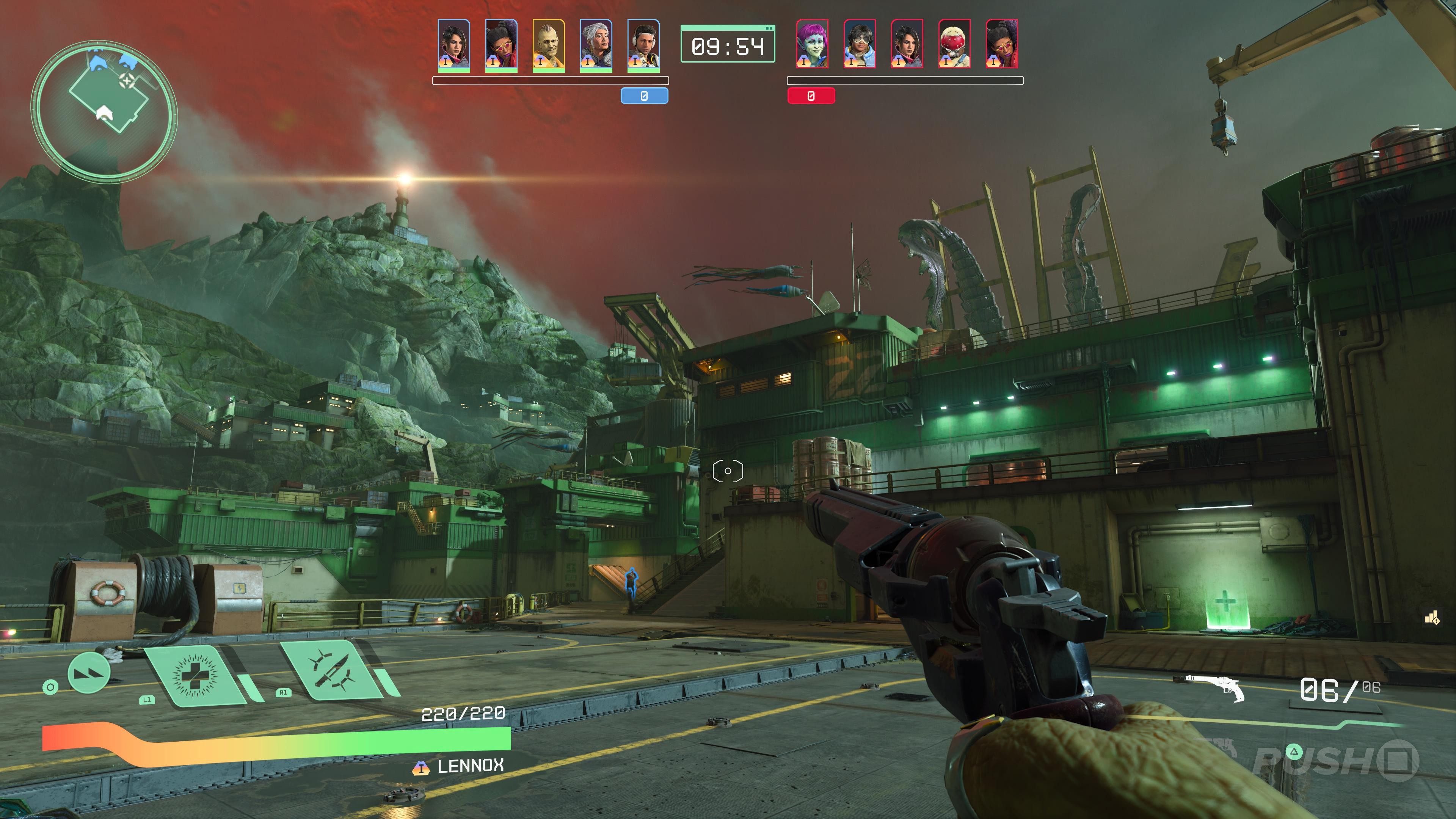This screenshot has width=1456, height=819.
Task: Click the circular minimap
Action: point(104,111)
